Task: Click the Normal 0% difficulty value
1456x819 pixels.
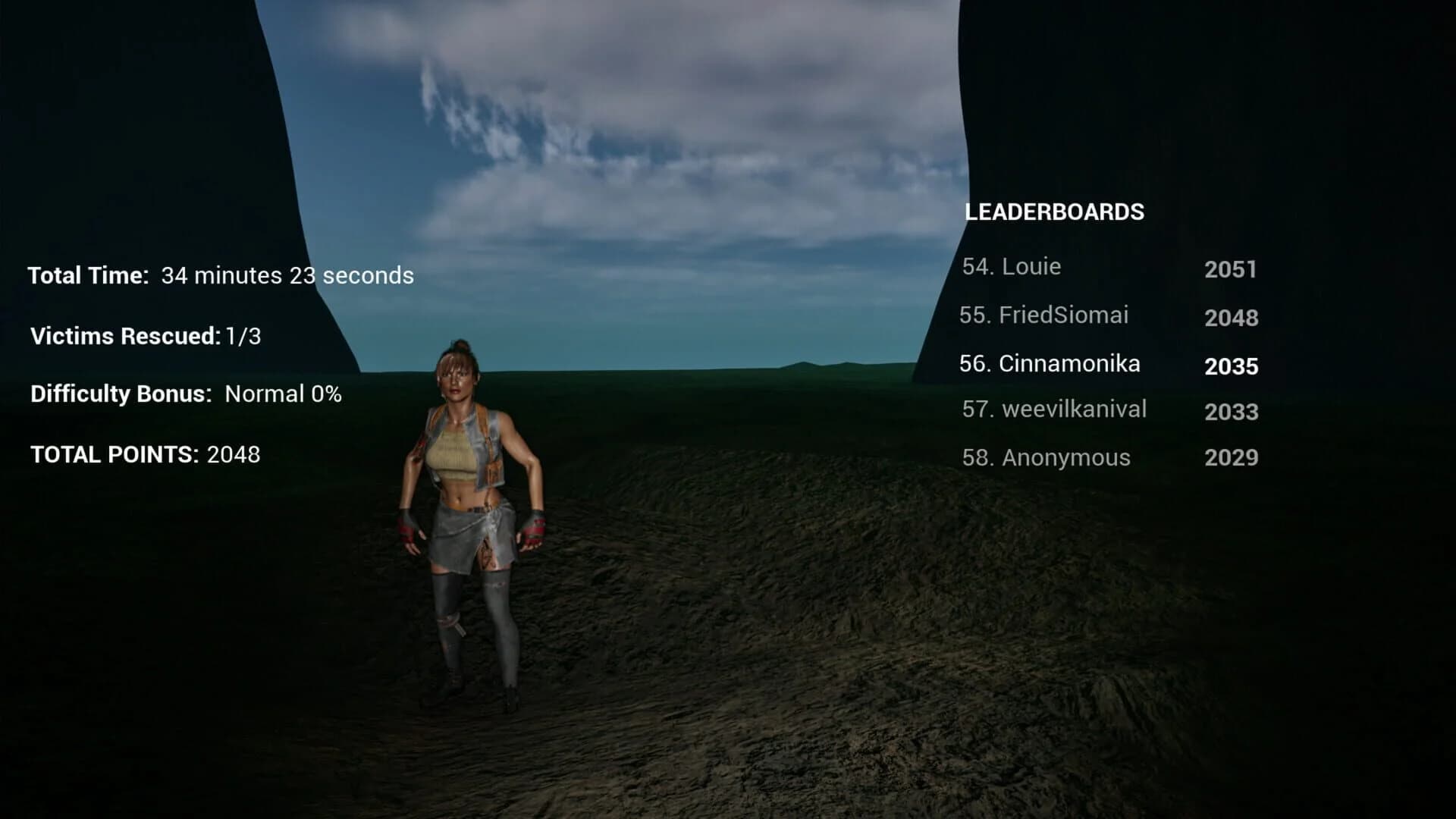Action: 282,395
